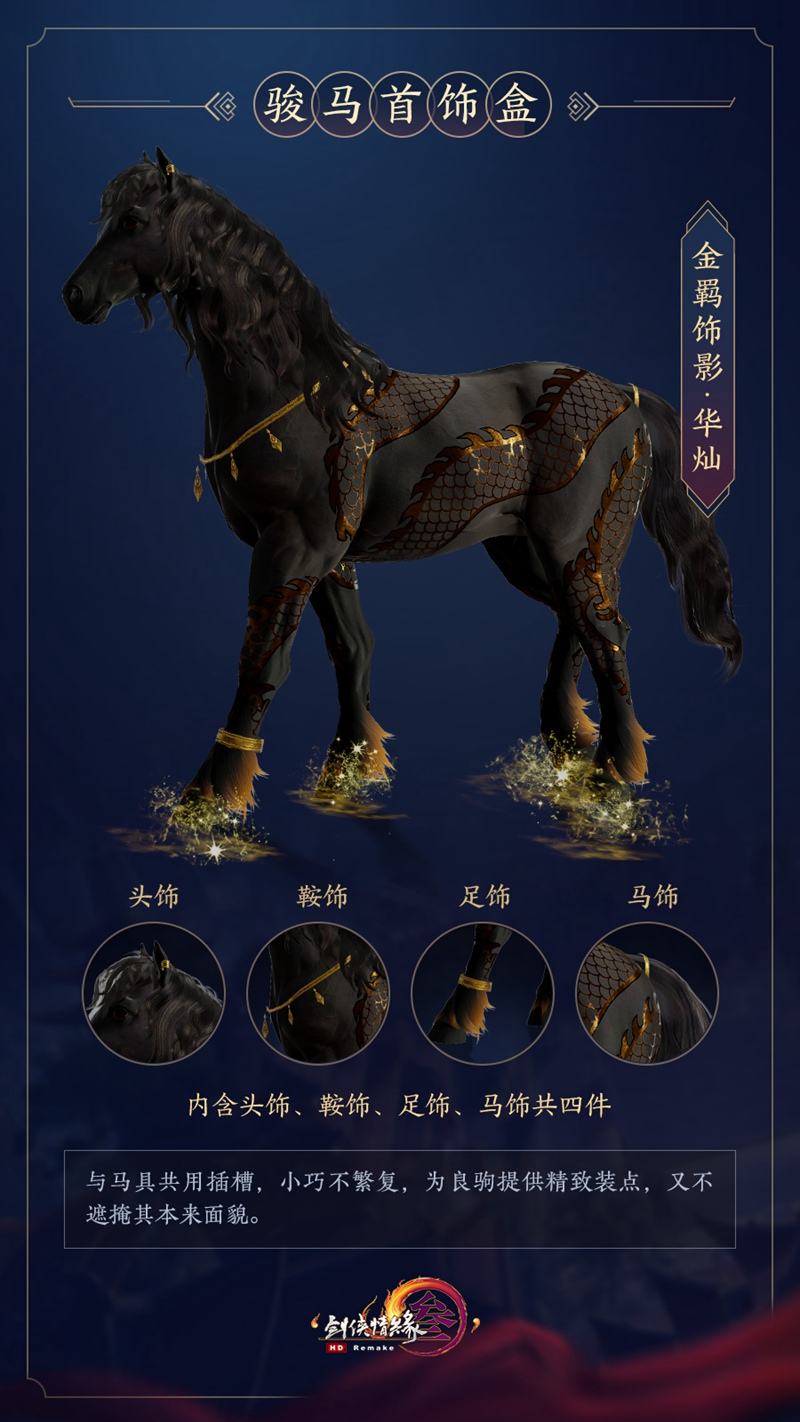Open the 马饰 horse ornament thumbnail

(x=647, y=992)
